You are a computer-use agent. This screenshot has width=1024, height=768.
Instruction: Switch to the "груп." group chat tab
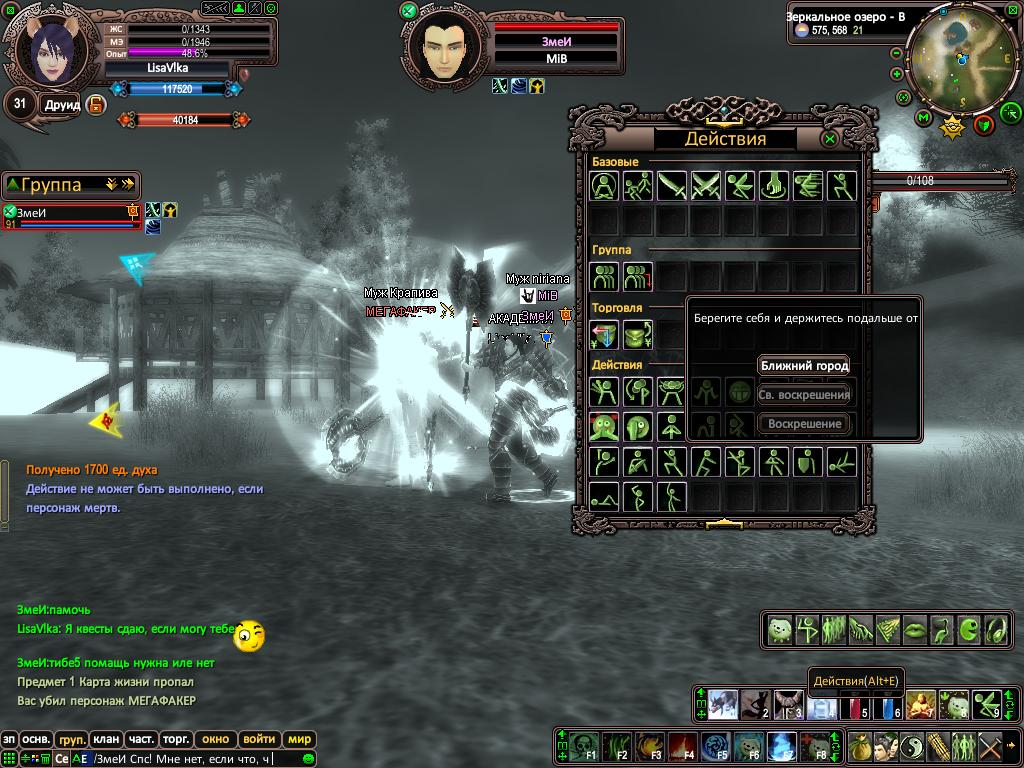pyautogui.click(x=71, y=740)
